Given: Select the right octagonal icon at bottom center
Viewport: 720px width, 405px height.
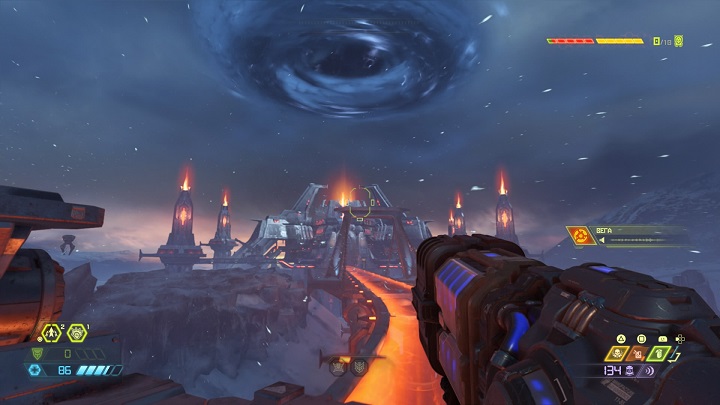Looking at the screenshot, I should [359, 367].
